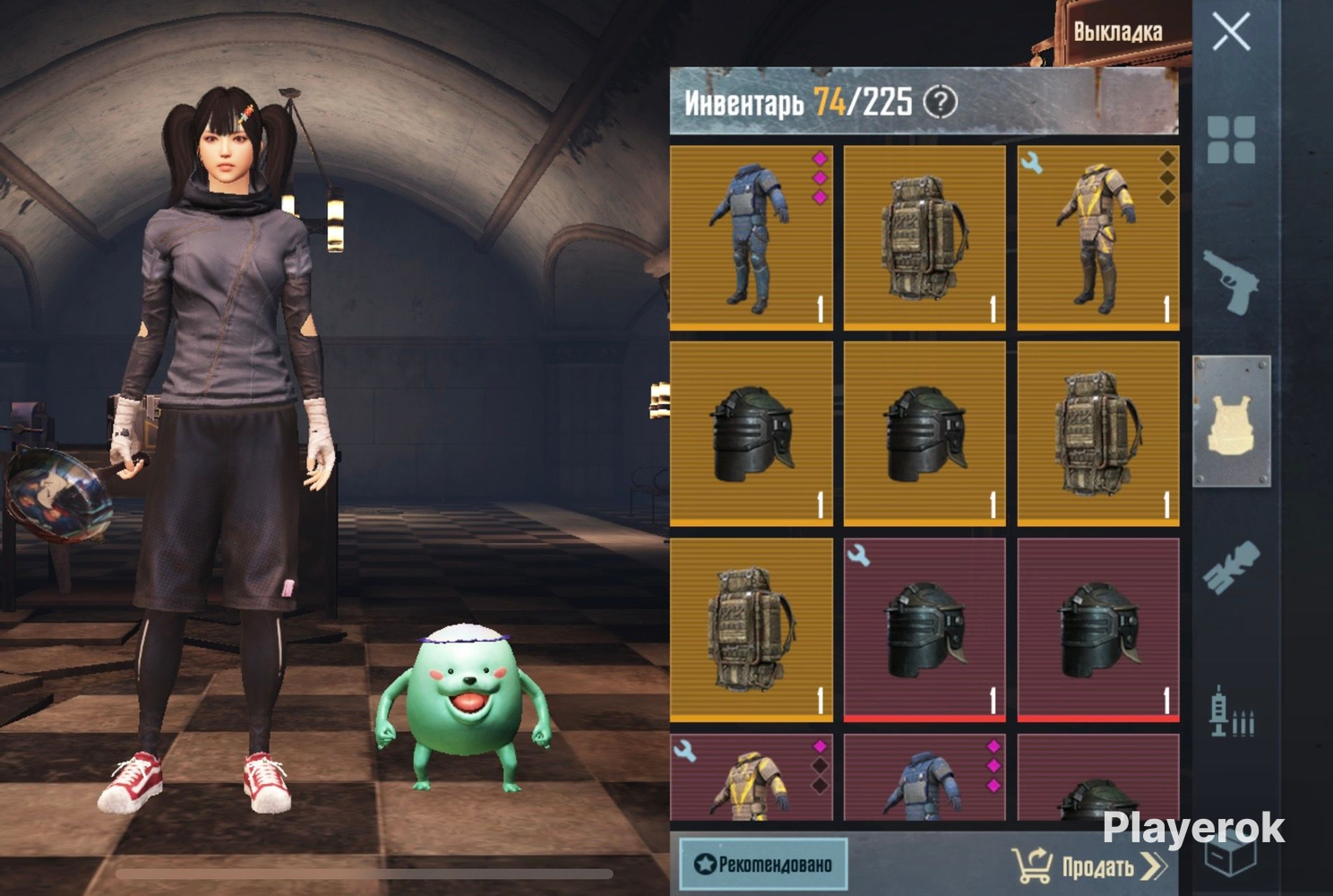The image size is (1333, 896).
Task: Open the syringe and ammo category
Action: point(1231,712)
